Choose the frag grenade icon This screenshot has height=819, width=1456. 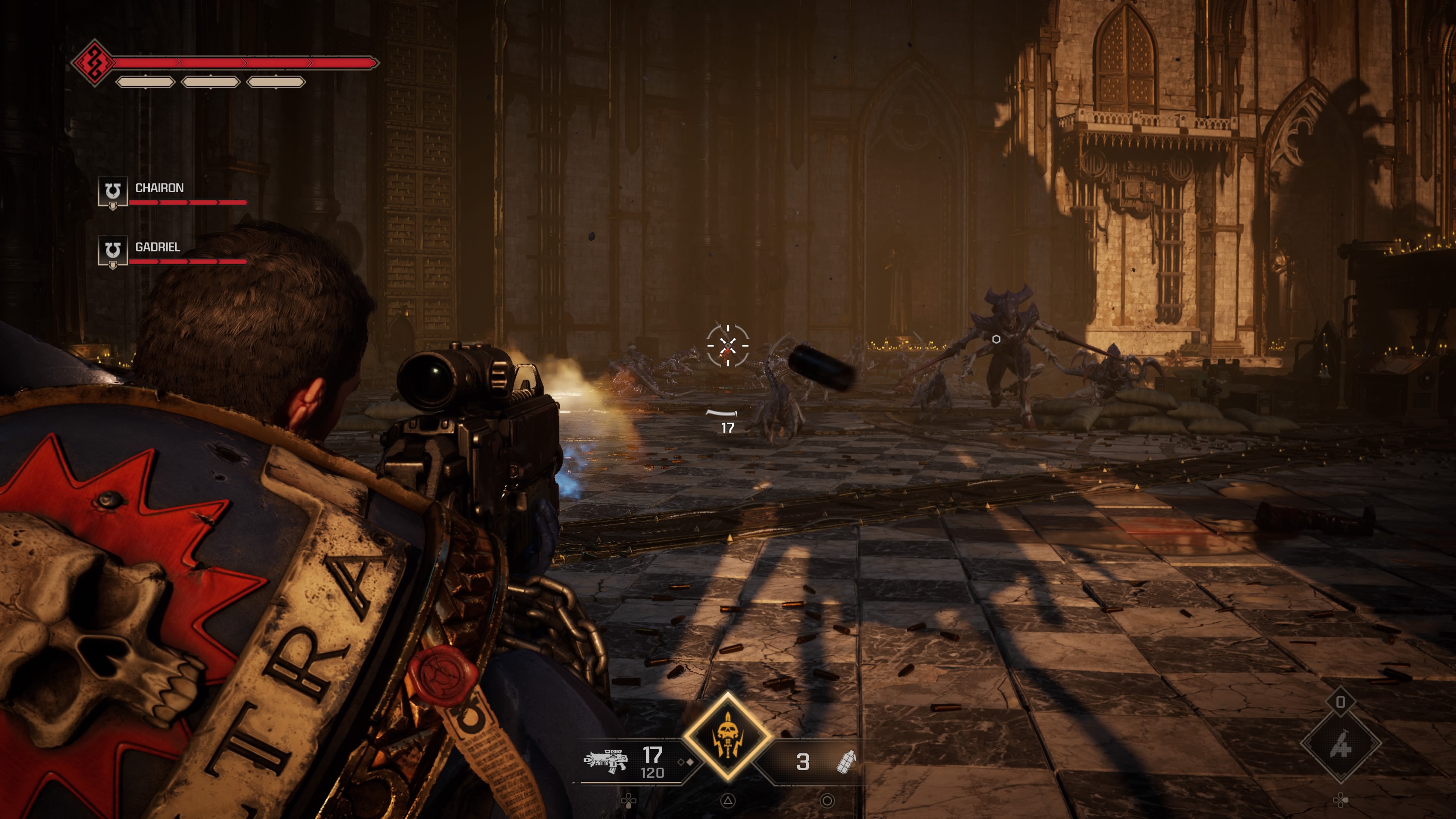click(x=846, y=761)
